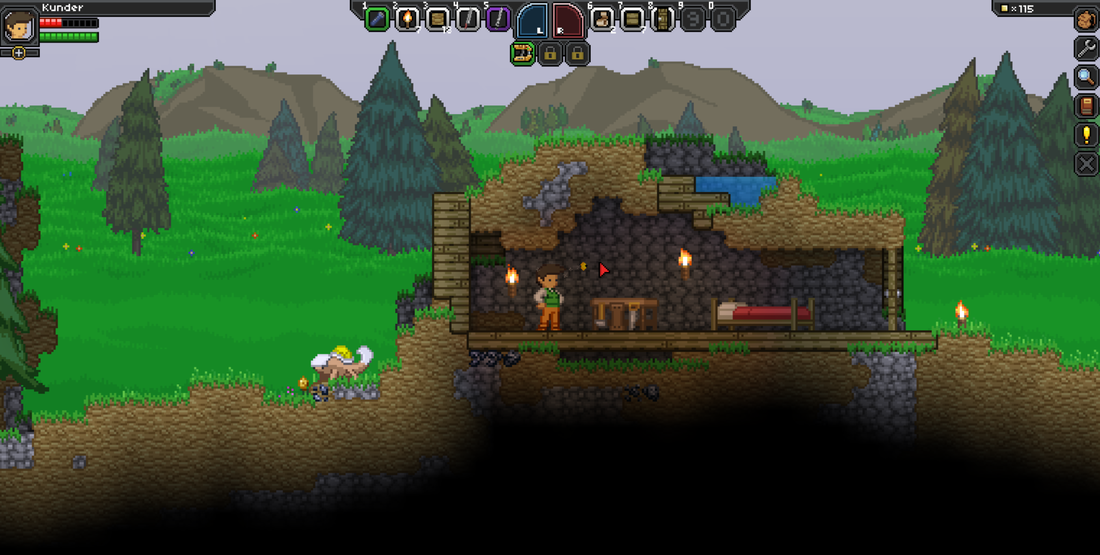Open the backpack inventory
Viewport: 1100px width, 555px height.
(x=1086, y=19)
